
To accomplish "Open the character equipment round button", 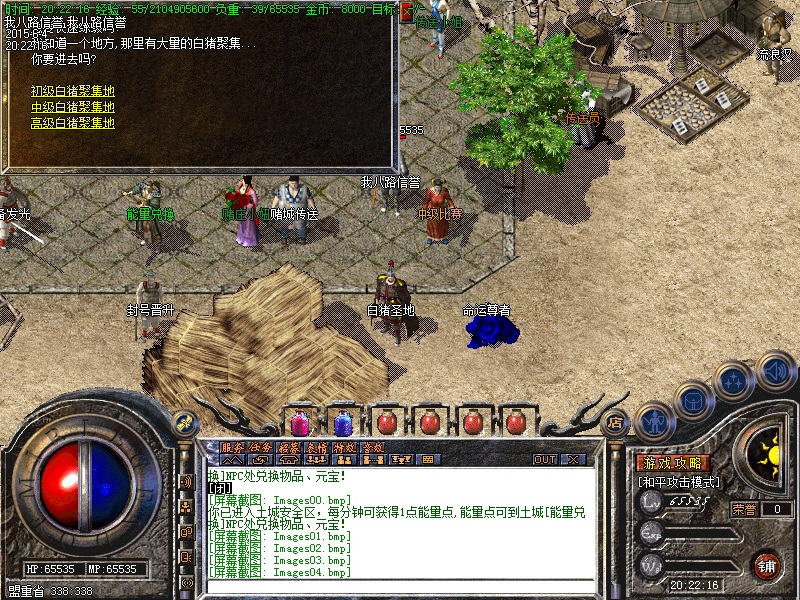I will point(654,420).
